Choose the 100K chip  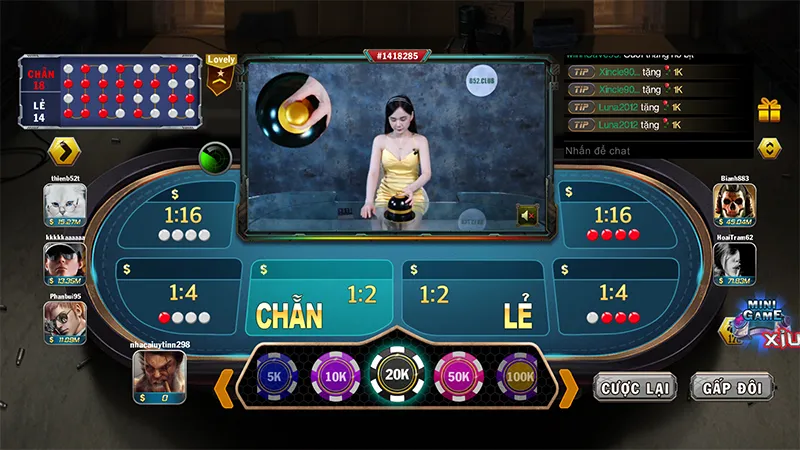pos(518,377)
